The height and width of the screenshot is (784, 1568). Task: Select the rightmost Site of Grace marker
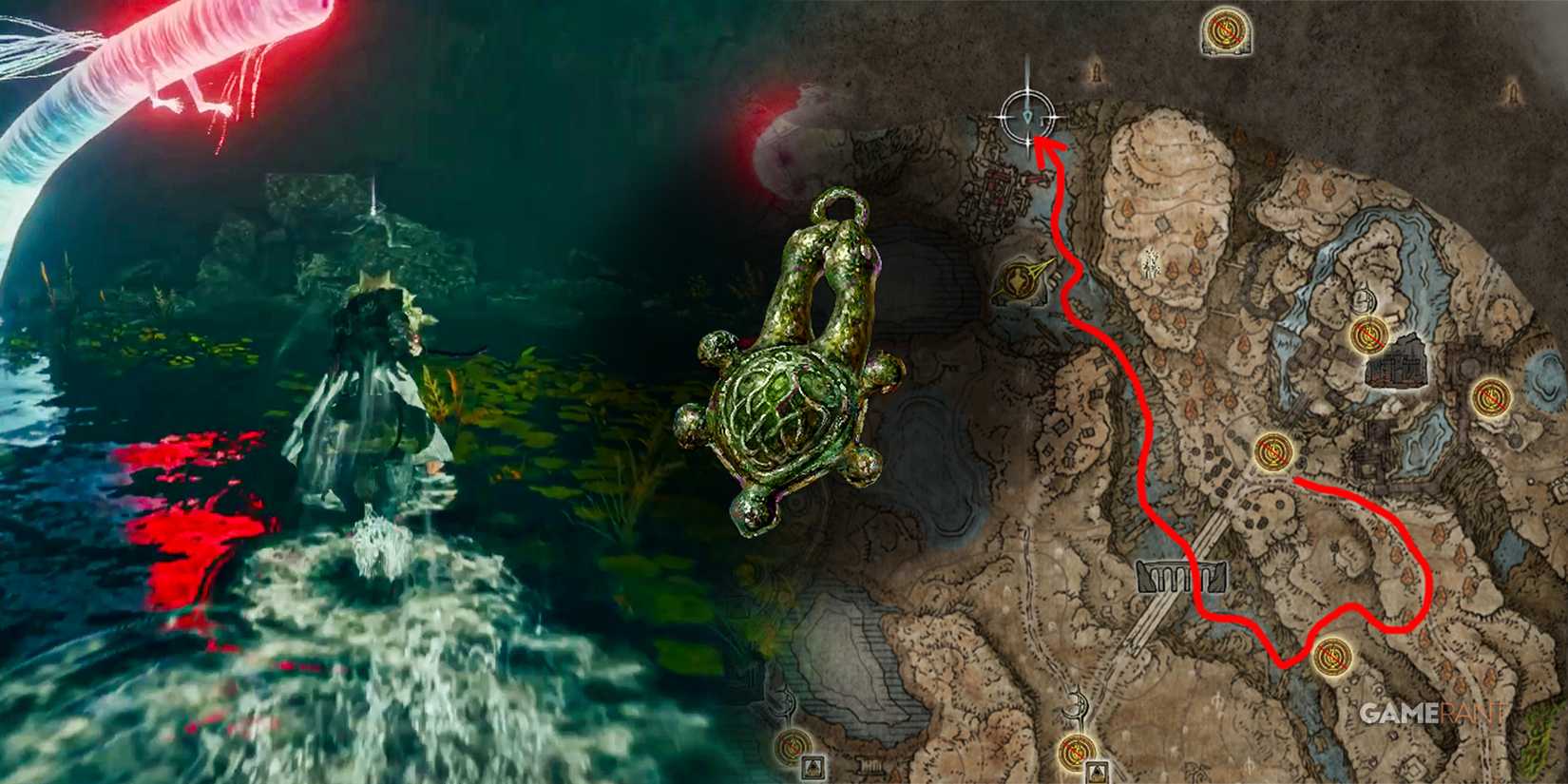1490,398
